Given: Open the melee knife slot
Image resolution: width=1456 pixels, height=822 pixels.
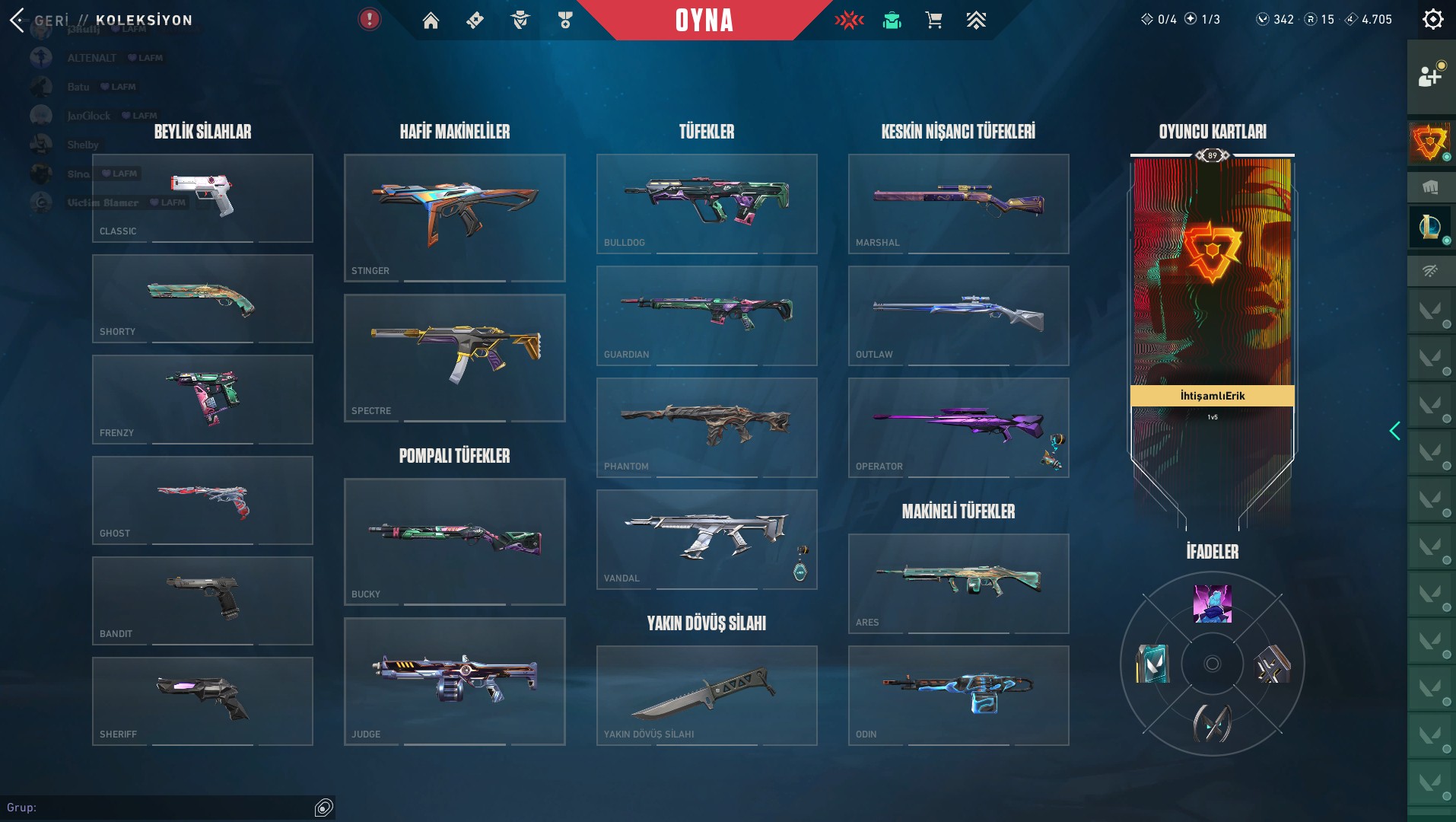Looking at the screenshot, I should pyautogui.click(x=707, y=695).
